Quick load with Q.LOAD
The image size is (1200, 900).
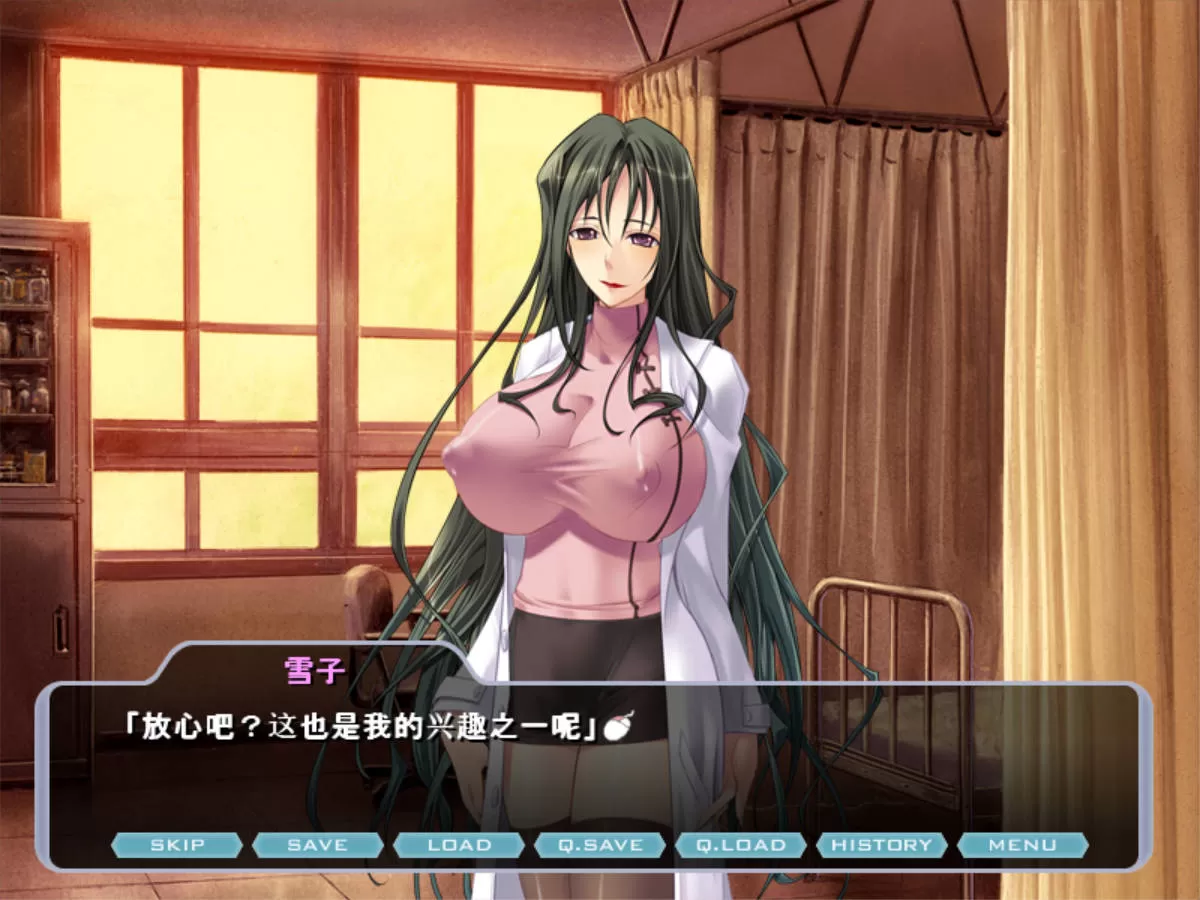coord(741,845)
